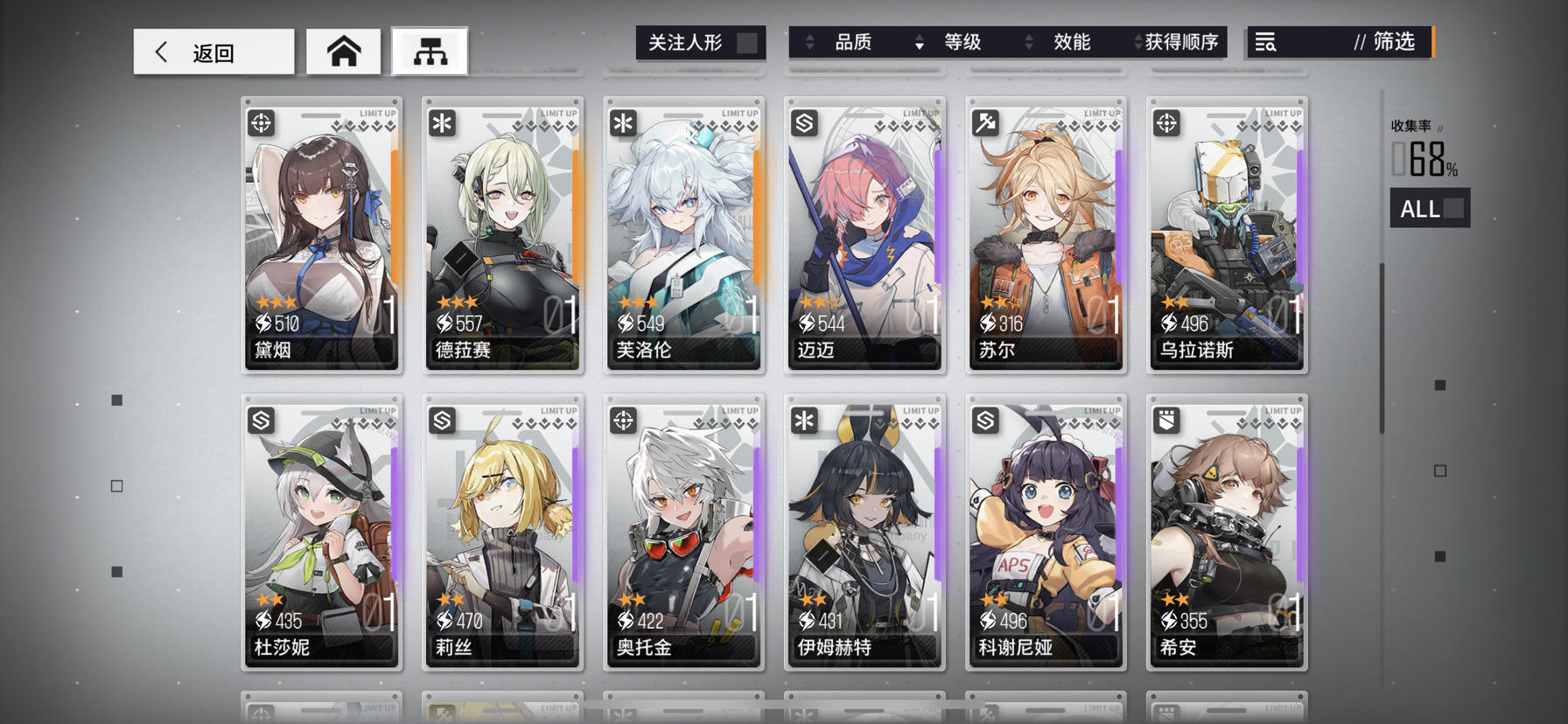Image resolution: width=1568 pixels, height=724 pixels.
Task: Select the org-chart view icon beside home
Action: [x=430, y=51]
